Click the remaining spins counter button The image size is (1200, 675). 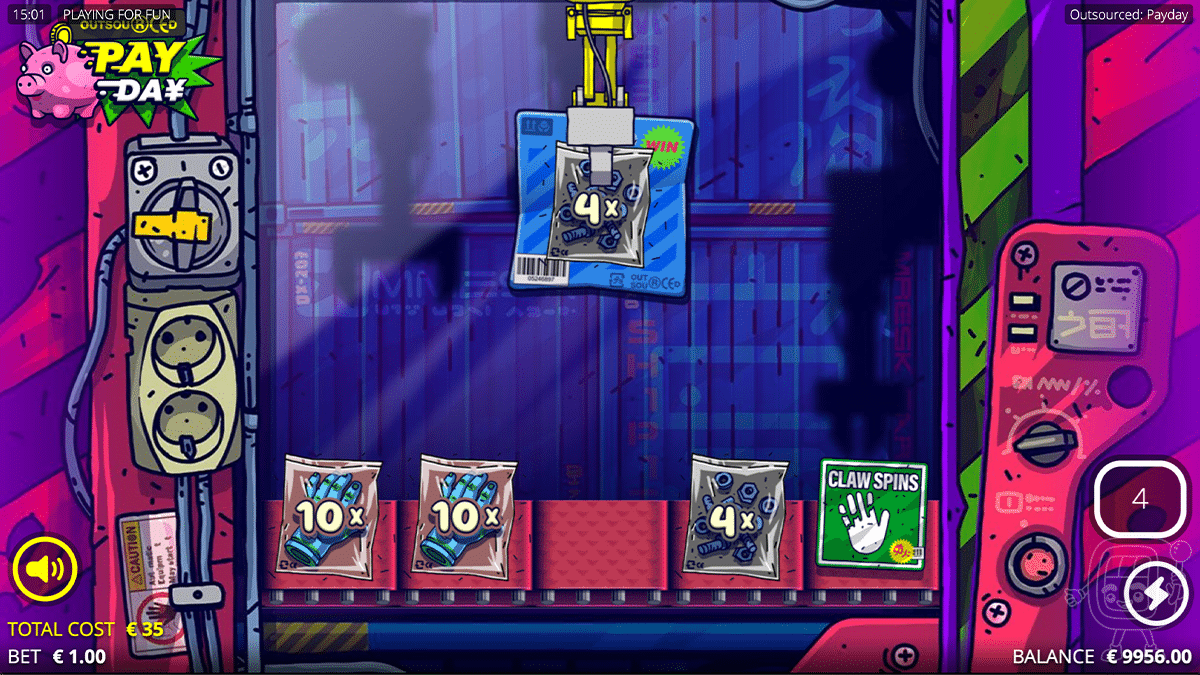point(1140,499)
